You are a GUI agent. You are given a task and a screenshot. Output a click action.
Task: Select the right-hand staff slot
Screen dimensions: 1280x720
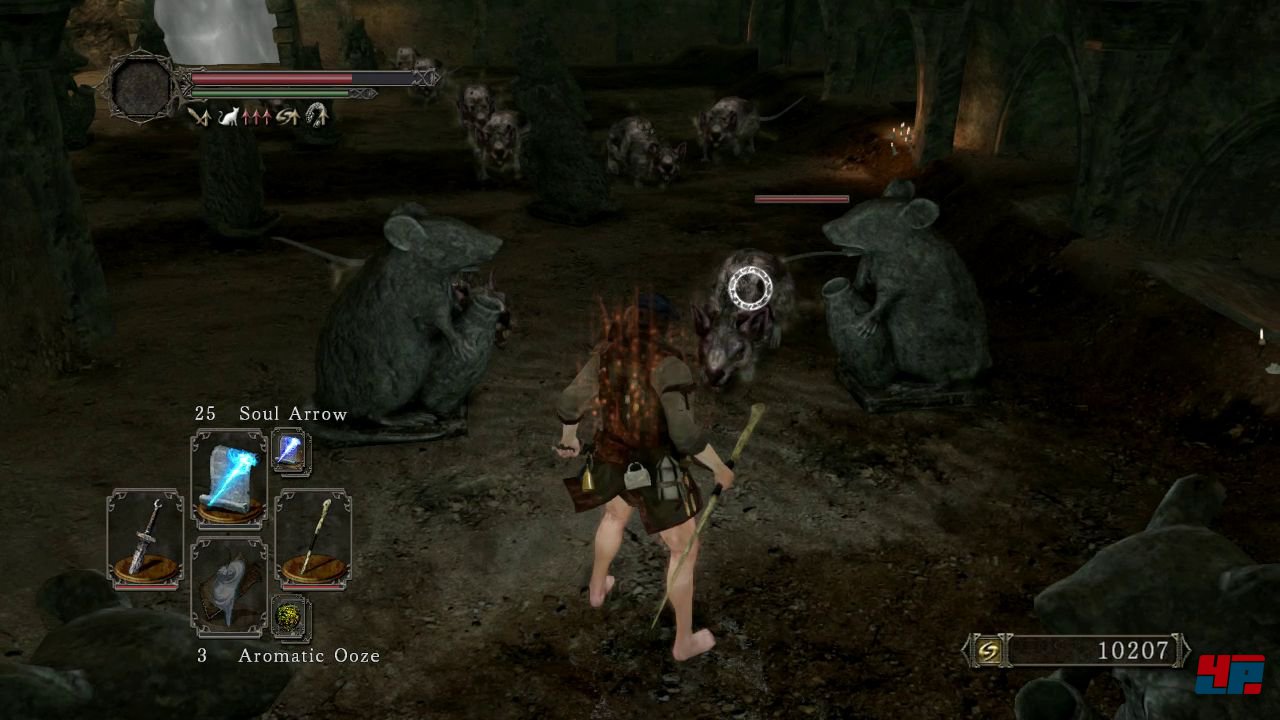pyautogui.click(x=313, y=539)
